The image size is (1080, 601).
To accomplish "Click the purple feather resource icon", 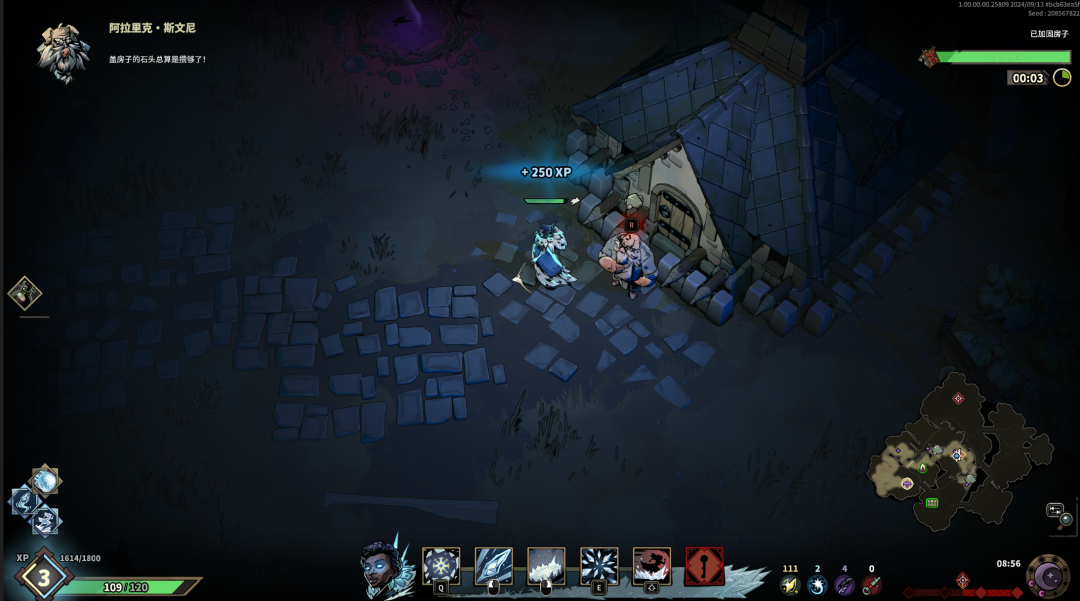I will coord(844,585).
